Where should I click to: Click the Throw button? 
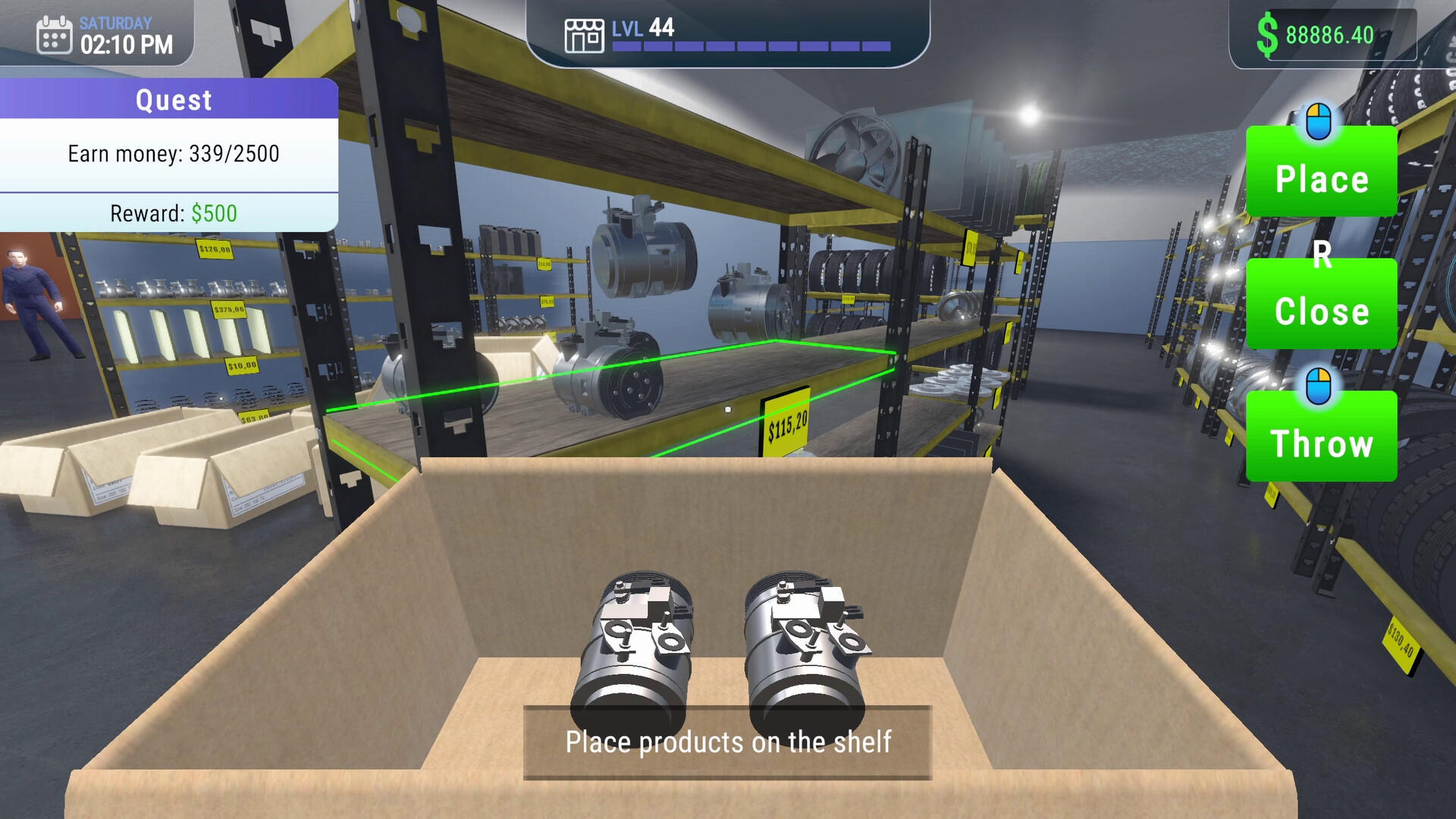(1322, 444)
